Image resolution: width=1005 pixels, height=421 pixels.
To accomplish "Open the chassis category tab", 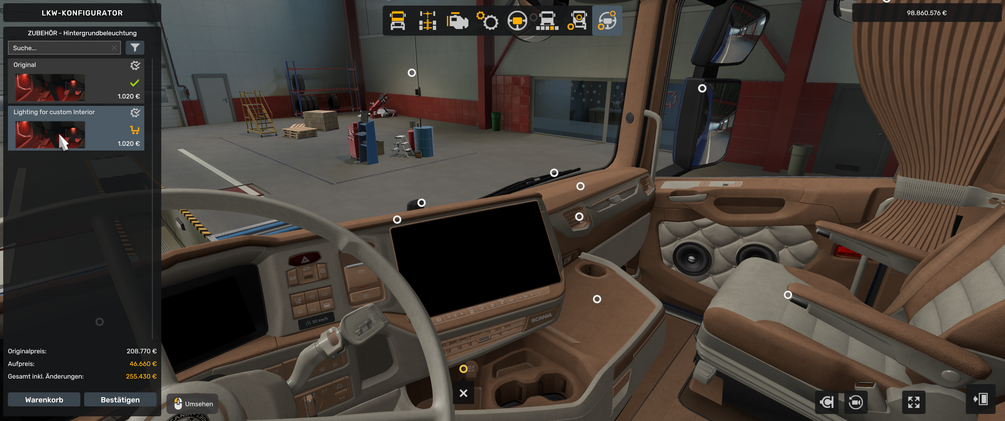I will (428, 20).
